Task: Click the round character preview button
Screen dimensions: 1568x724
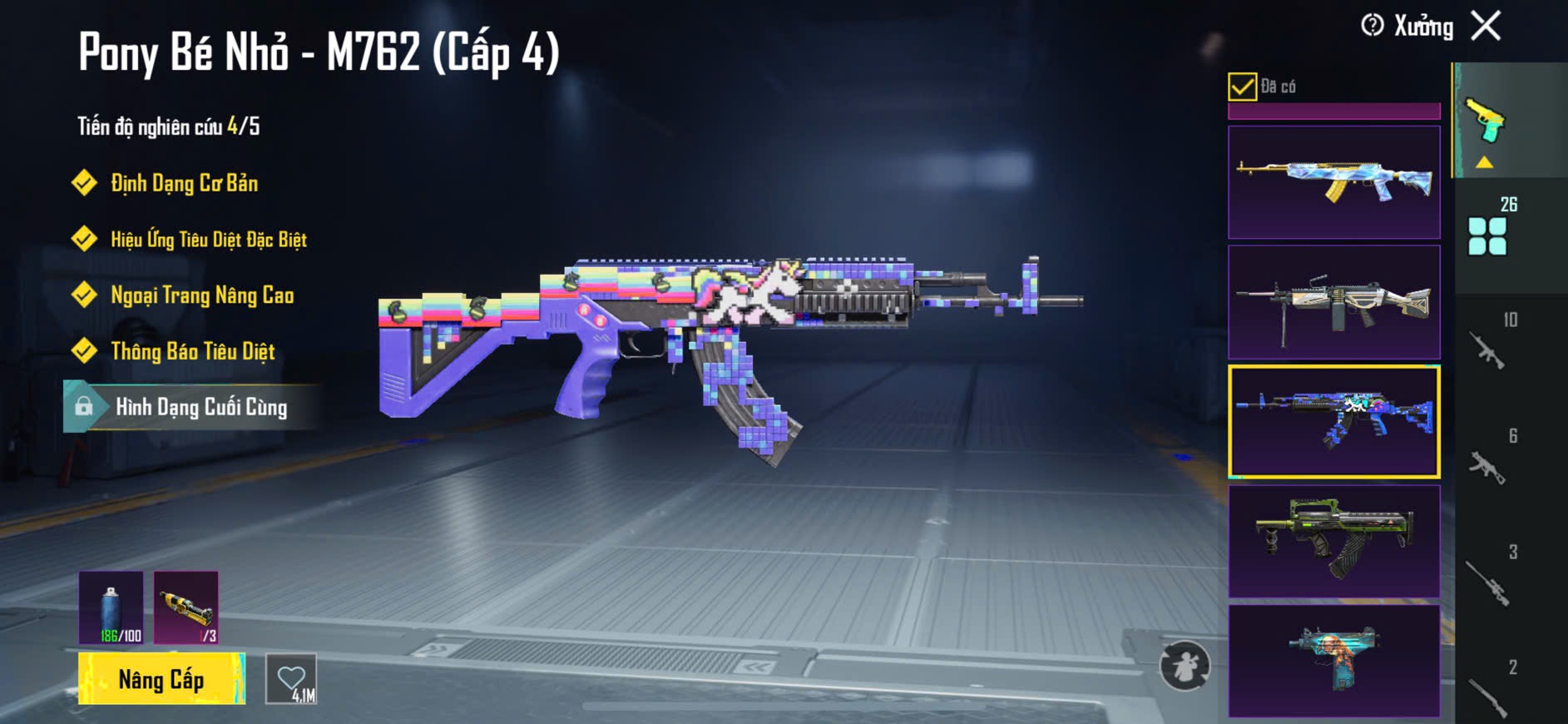Action: pos(1185,666)
